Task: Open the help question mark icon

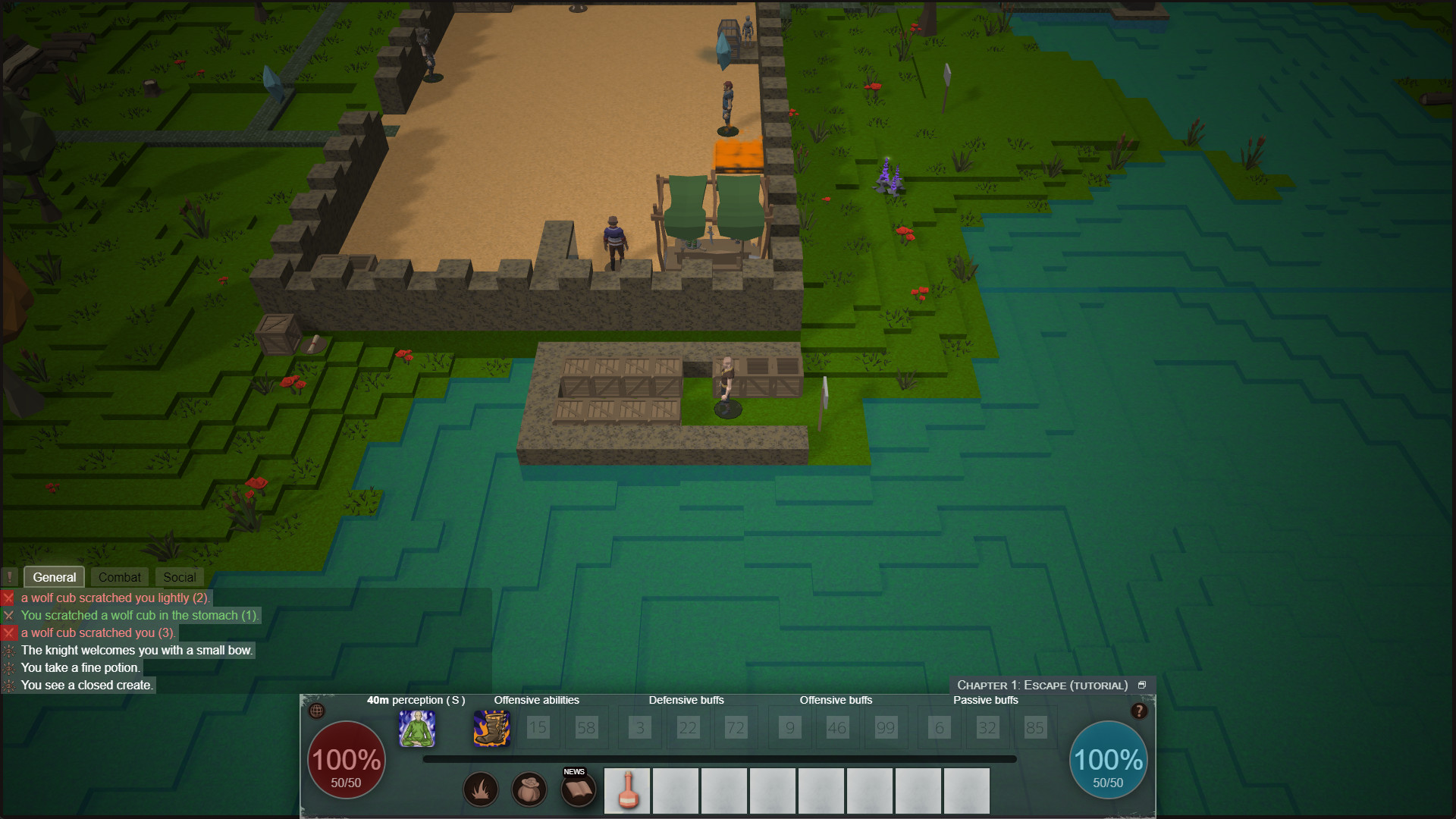Action: (x=1139, y=711)
